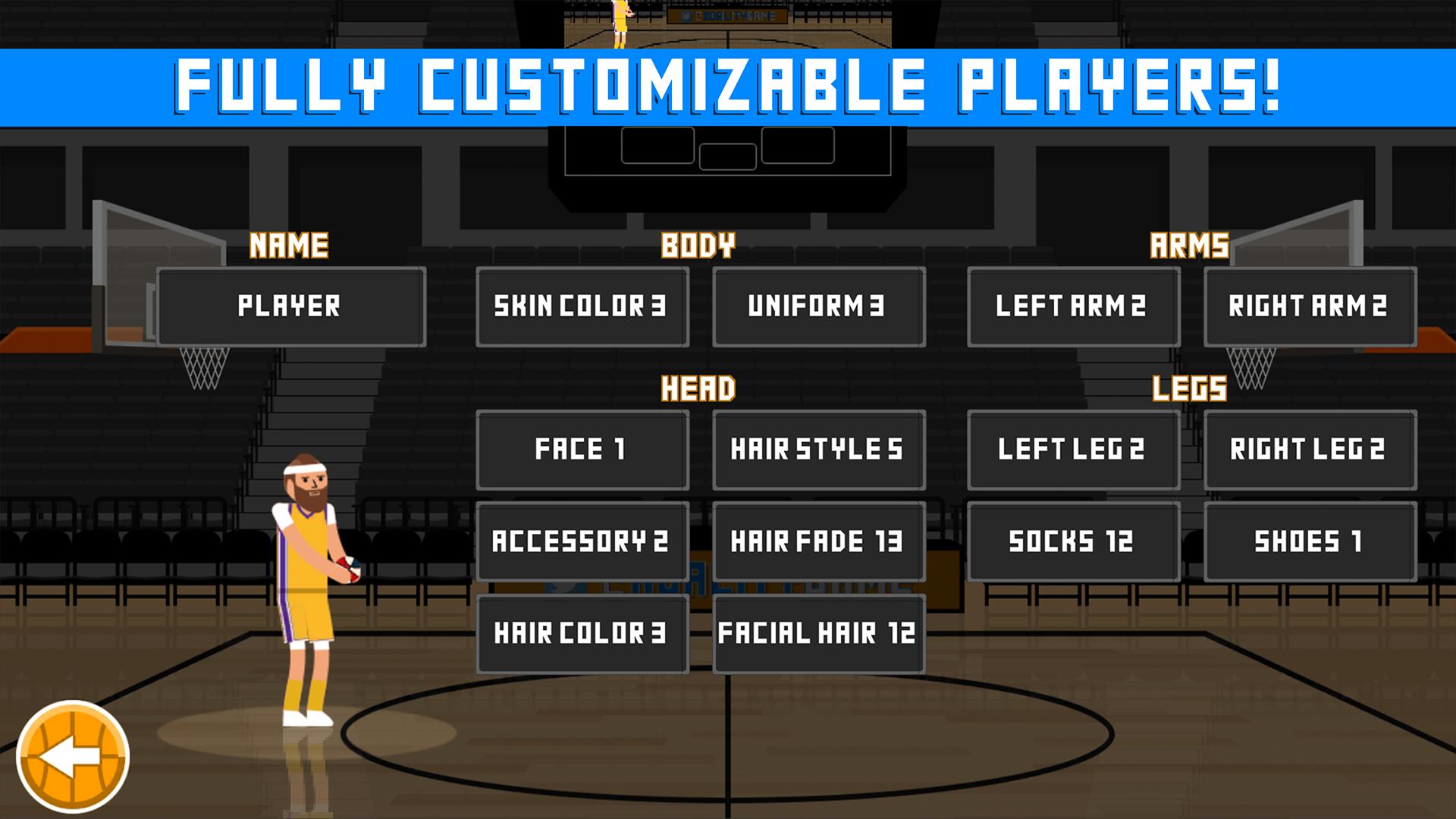
Task: Cycle Hair Style 5 to another style
Action: (x=818, y=448)
